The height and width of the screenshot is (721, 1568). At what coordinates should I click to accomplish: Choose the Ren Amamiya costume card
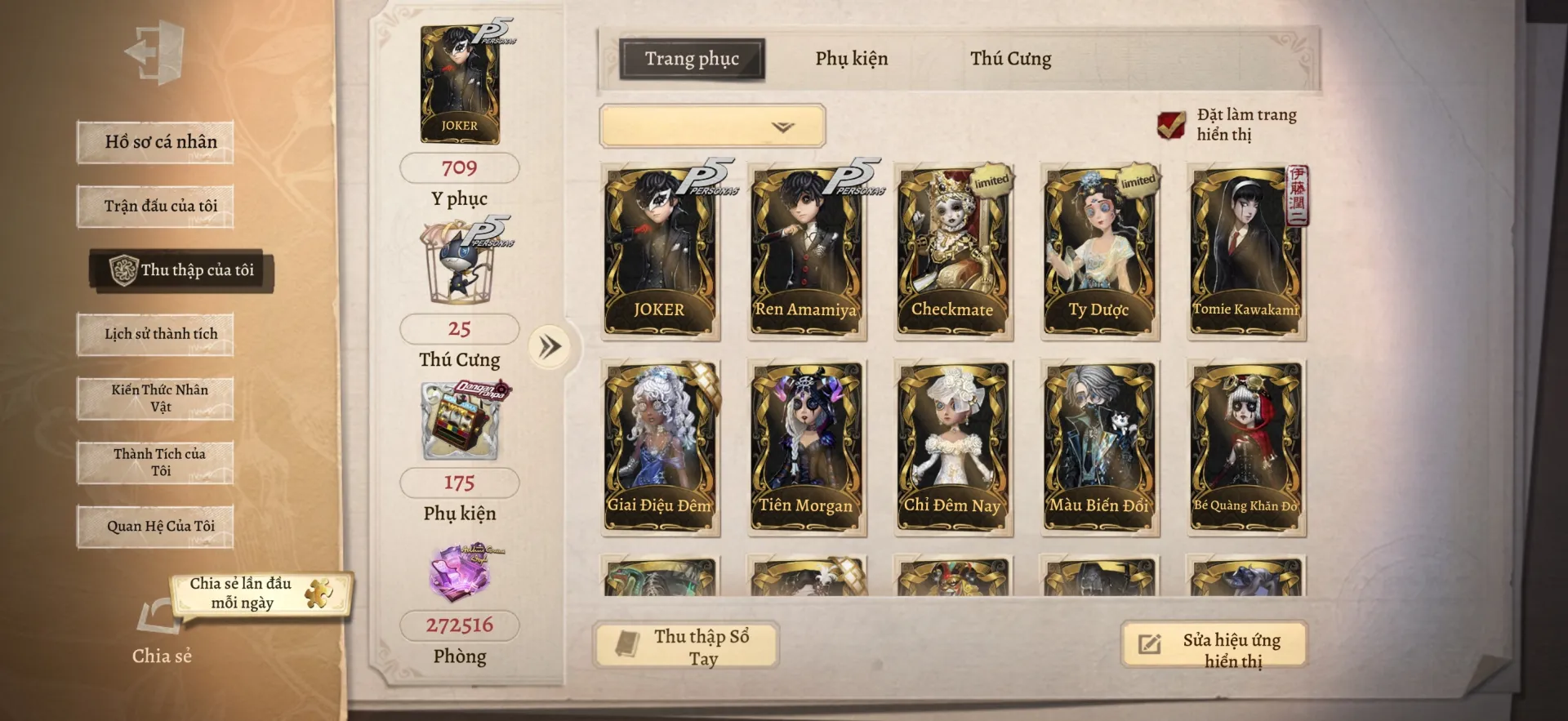coord(806,251)
